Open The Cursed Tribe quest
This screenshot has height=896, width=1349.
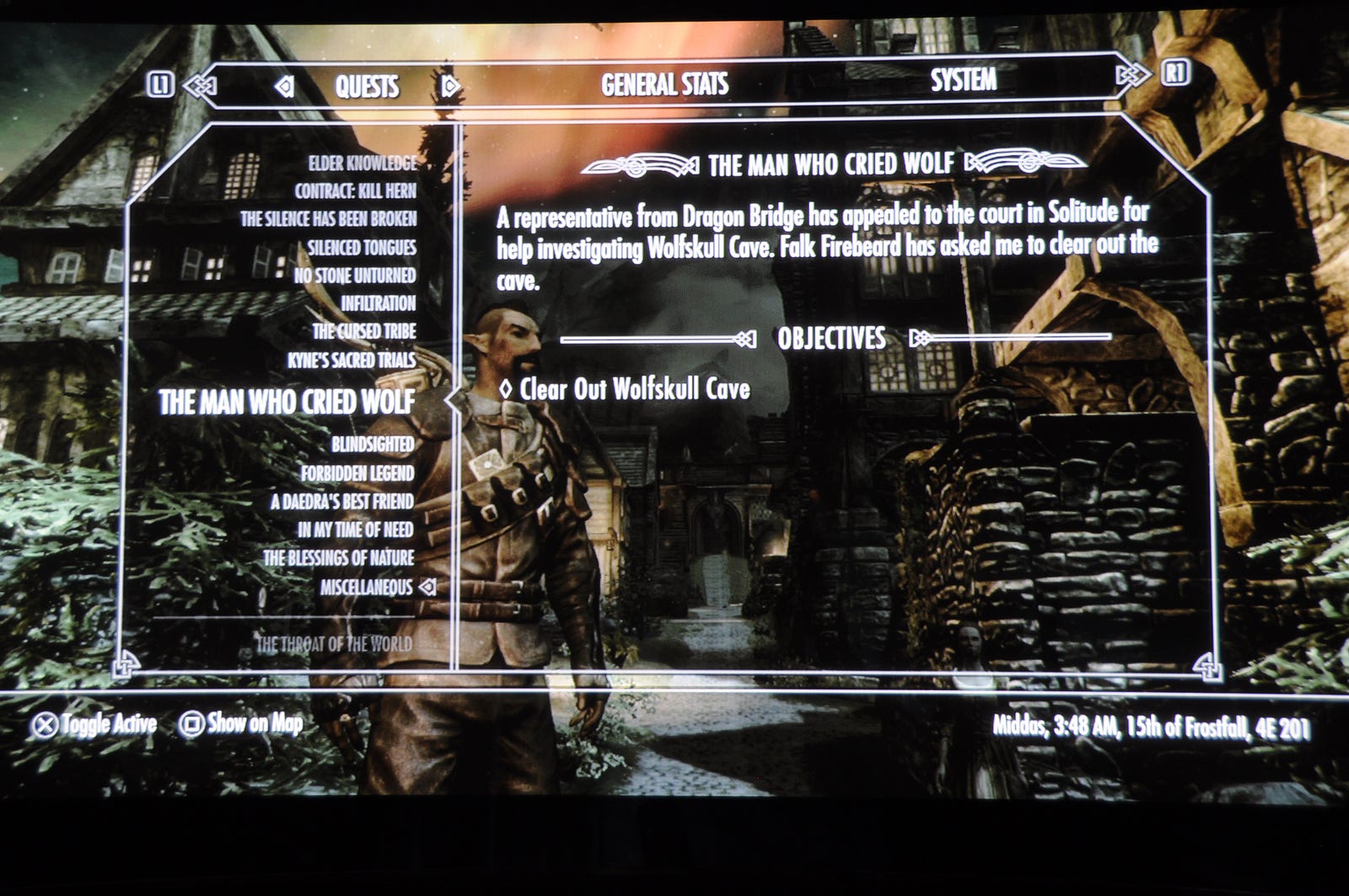tap(363, 331)
